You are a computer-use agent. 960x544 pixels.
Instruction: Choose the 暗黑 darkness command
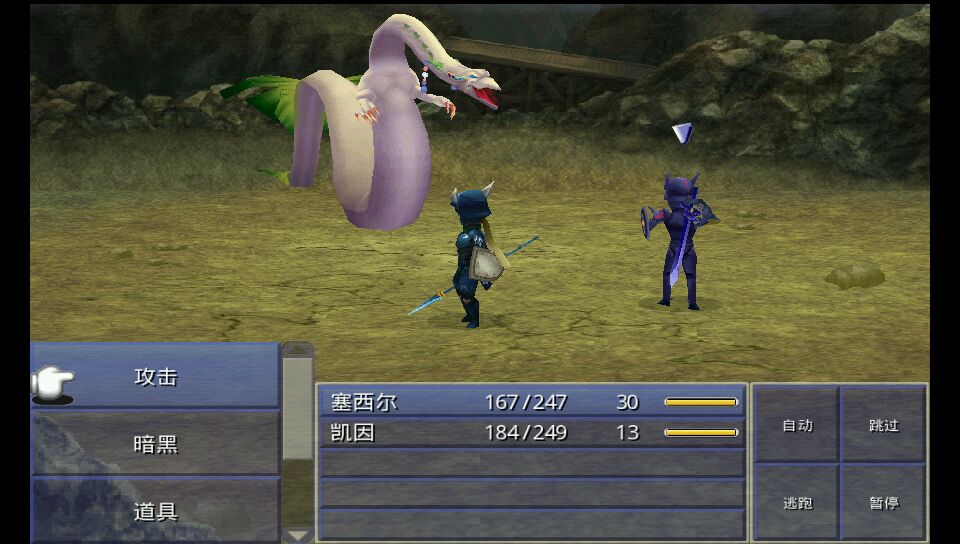[x=156, y=443]
